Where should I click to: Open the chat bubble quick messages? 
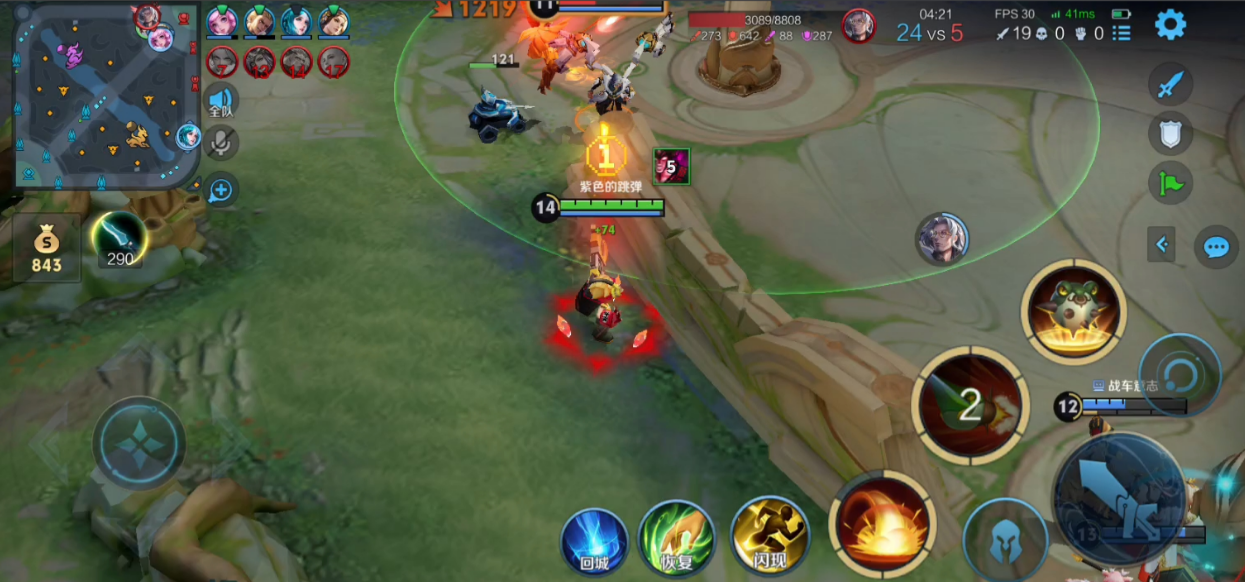[1216, 247]
